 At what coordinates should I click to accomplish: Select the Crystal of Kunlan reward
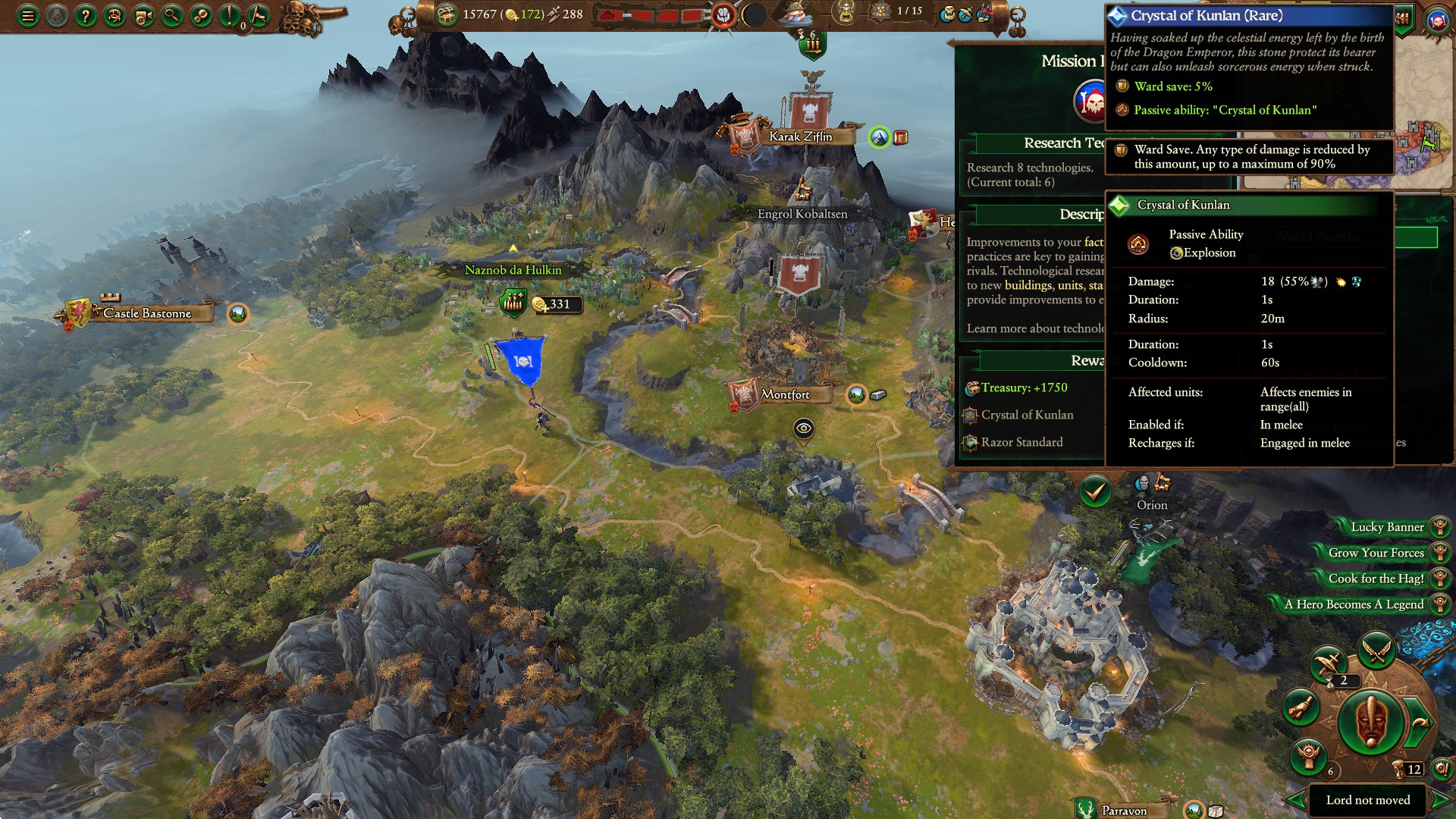(1027, 415)
